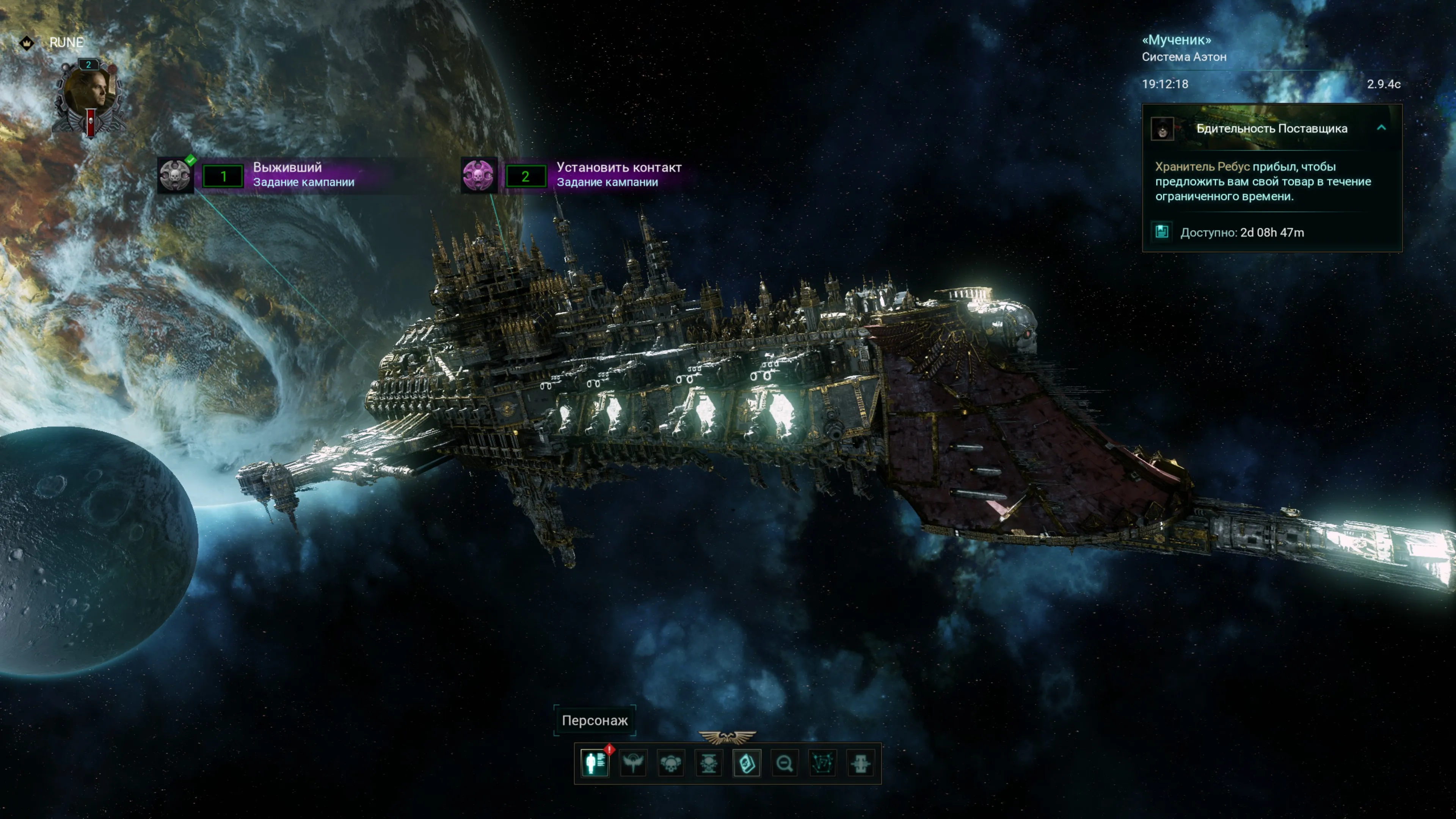Open the skull book codex icon
The image size is (1456, 819).
747,764
